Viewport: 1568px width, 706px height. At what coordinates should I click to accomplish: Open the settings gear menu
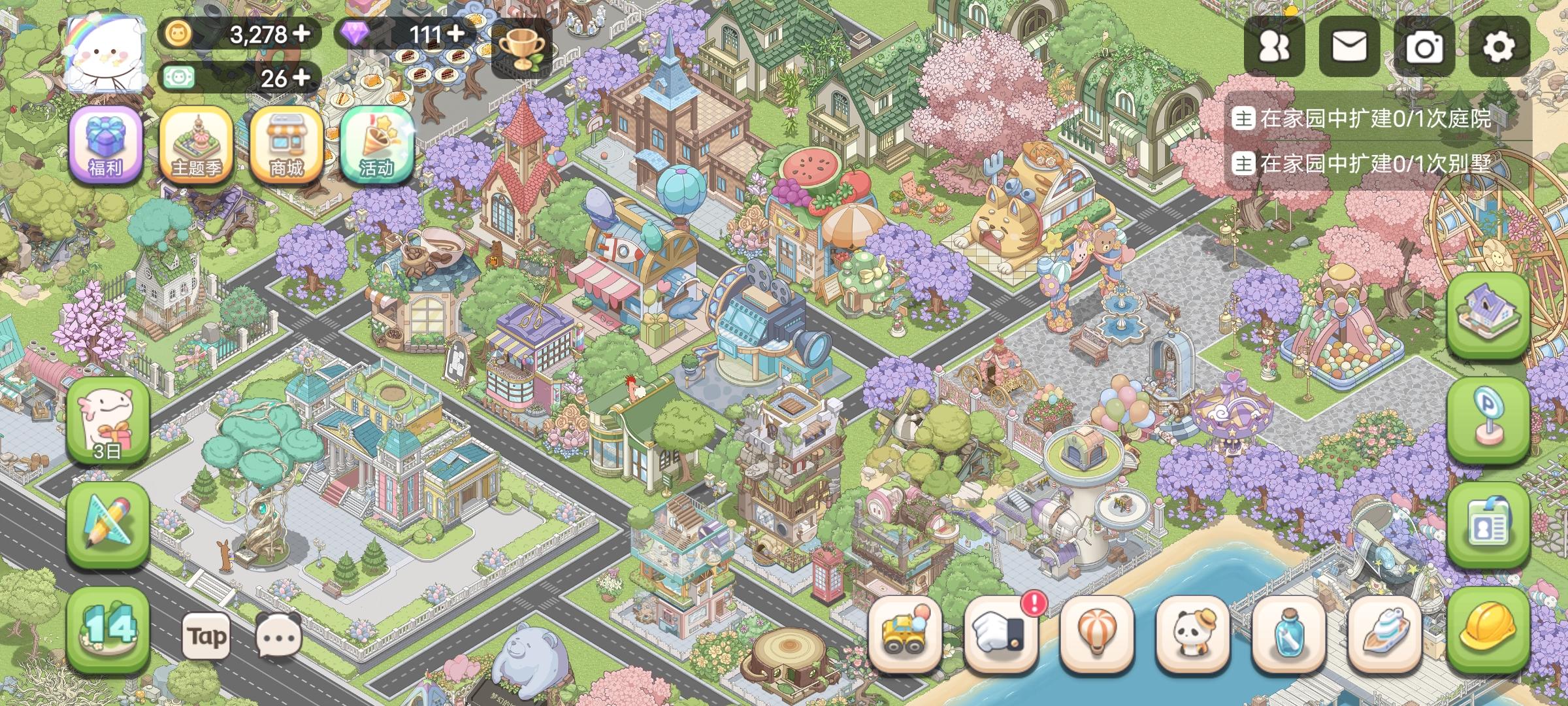click(1496, 47)
